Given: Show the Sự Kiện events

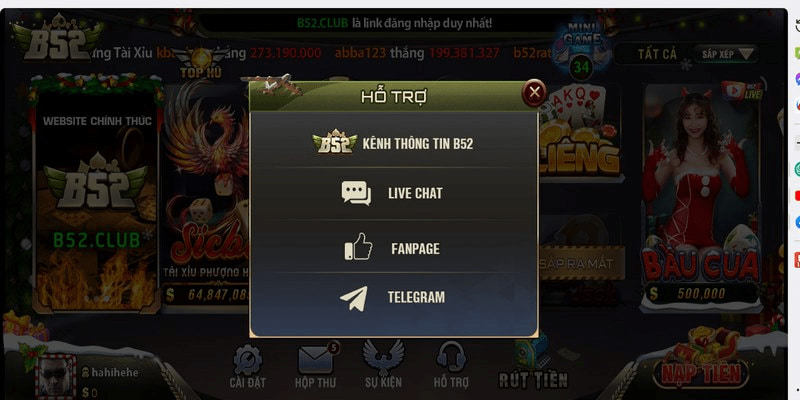Looking at the screenshot, I should click(x=382, y=365).
